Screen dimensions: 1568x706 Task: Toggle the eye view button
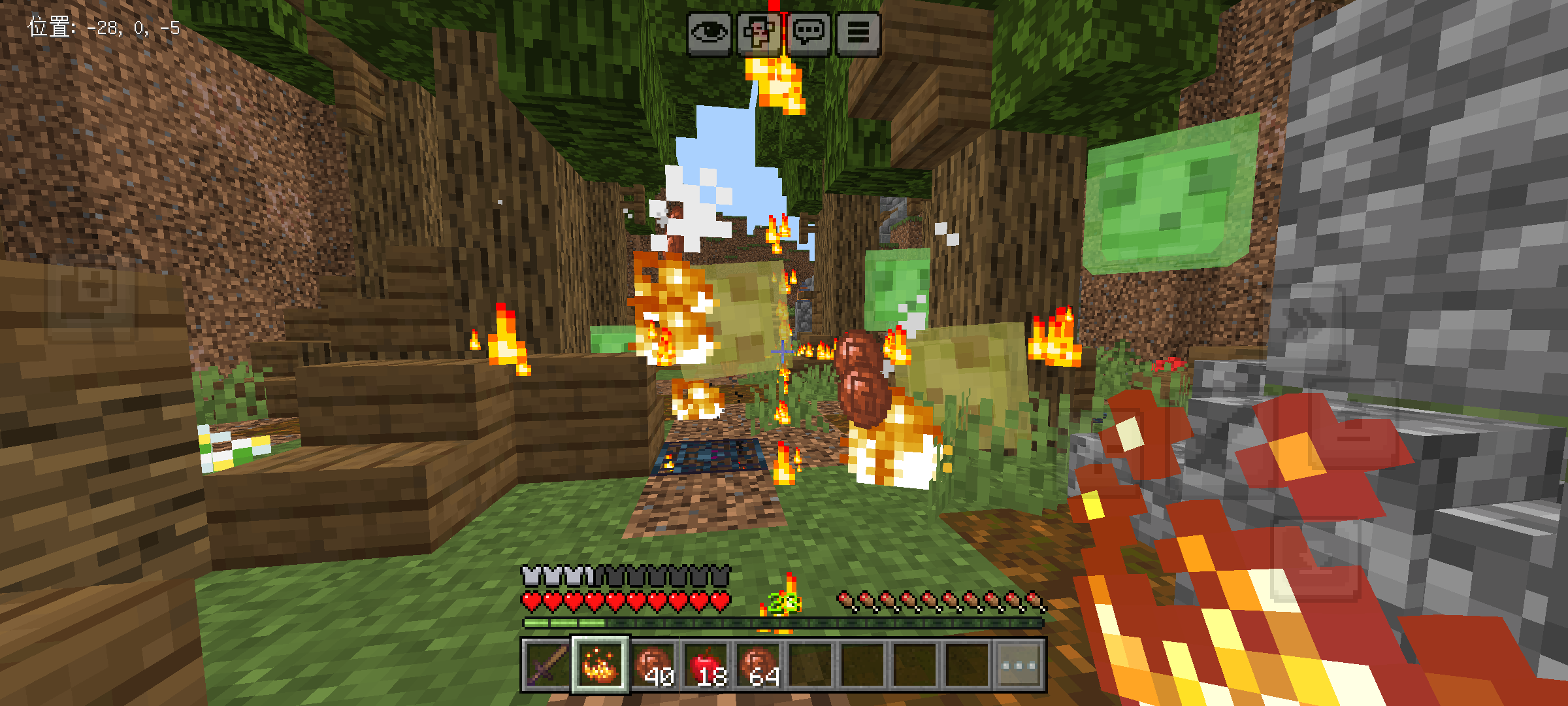709,32
